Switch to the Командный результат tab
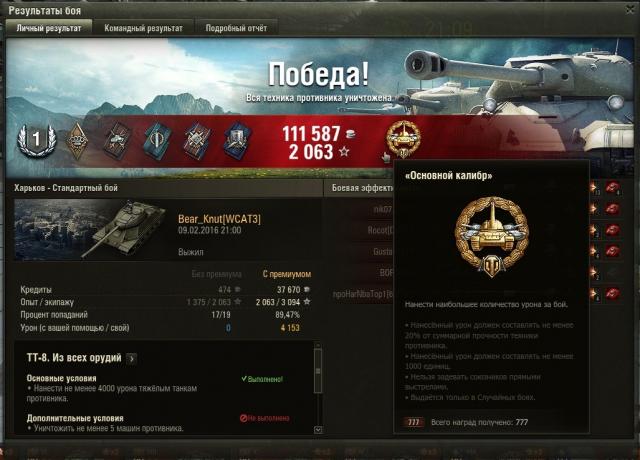The width and height of the screenshot is (640, 460). [144, 28]
